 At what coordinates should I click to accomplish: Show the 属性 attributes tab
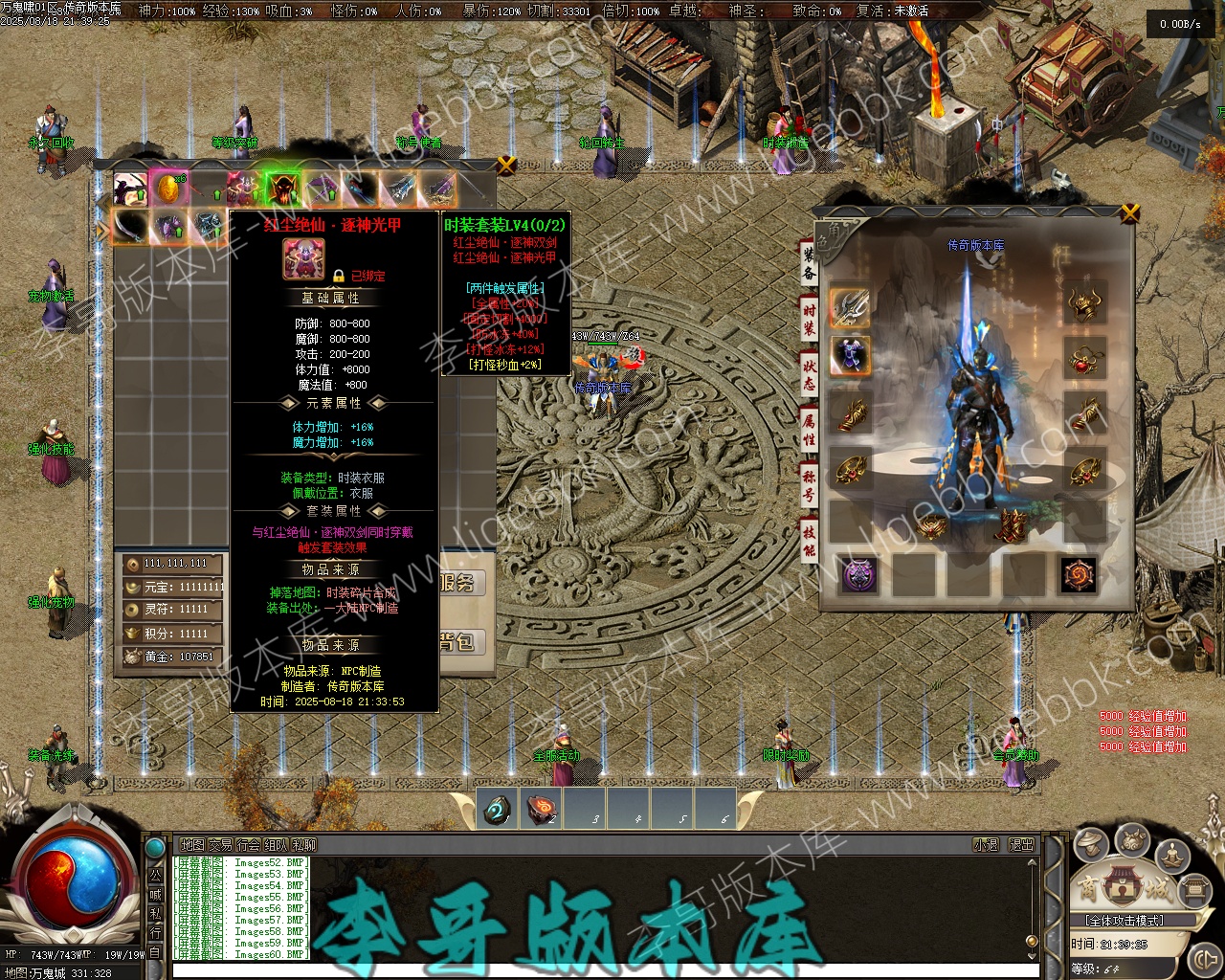810,428
